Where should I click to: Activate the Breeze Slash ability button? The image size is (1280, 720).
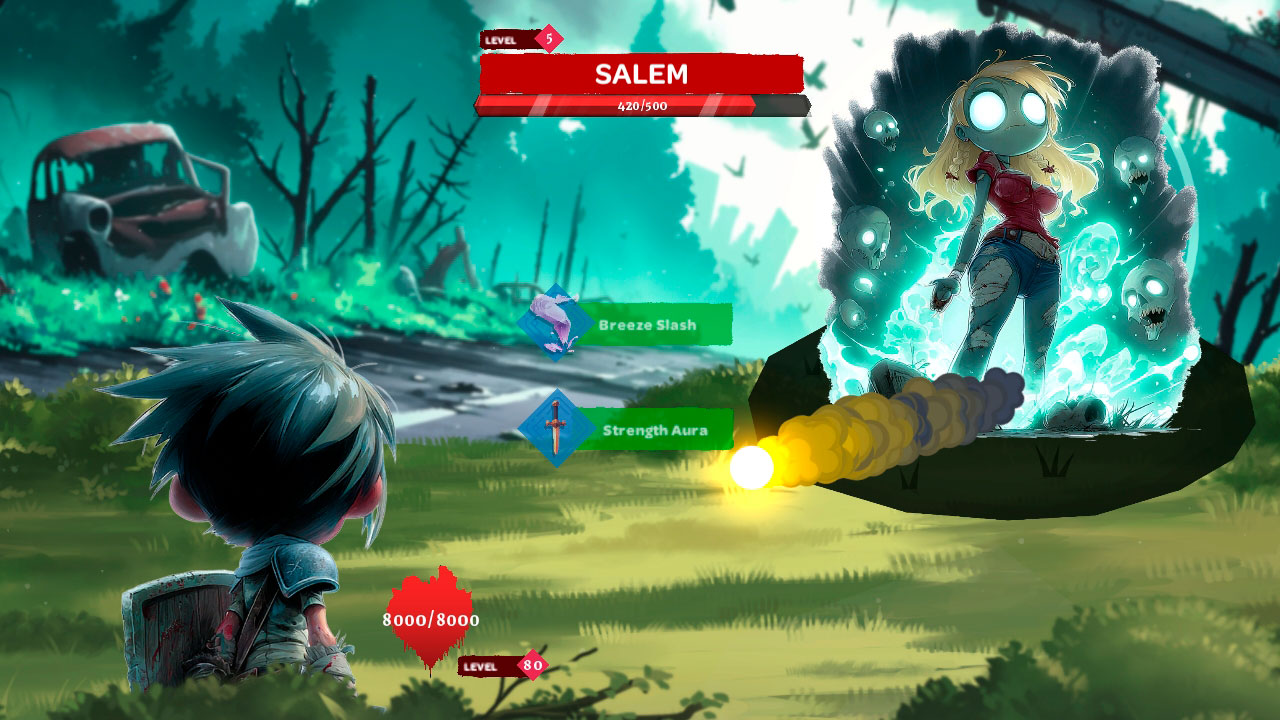point(652,324)
